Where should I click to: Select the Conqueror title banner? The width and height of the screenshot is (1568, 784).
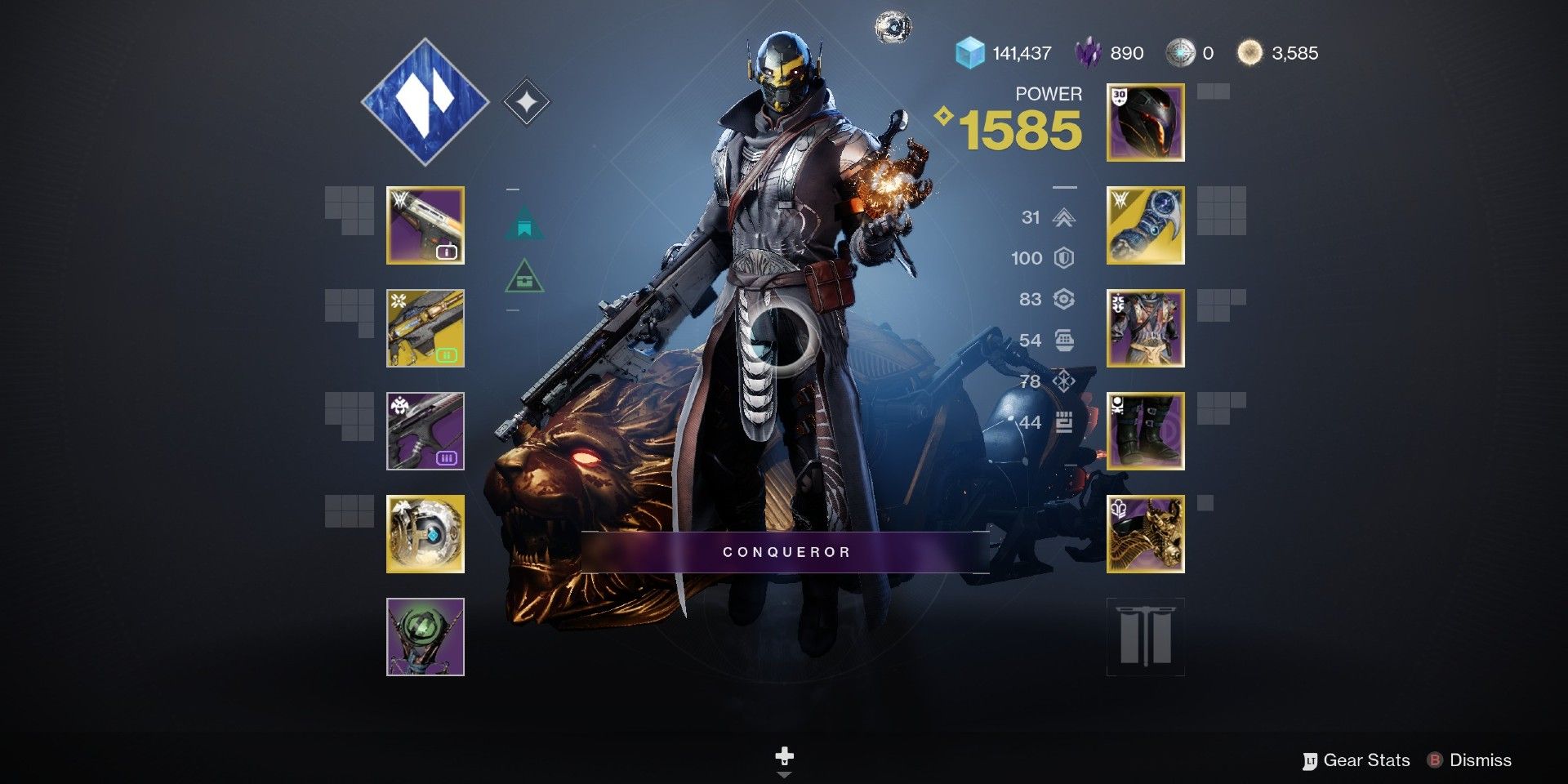(x=784, y=552)
